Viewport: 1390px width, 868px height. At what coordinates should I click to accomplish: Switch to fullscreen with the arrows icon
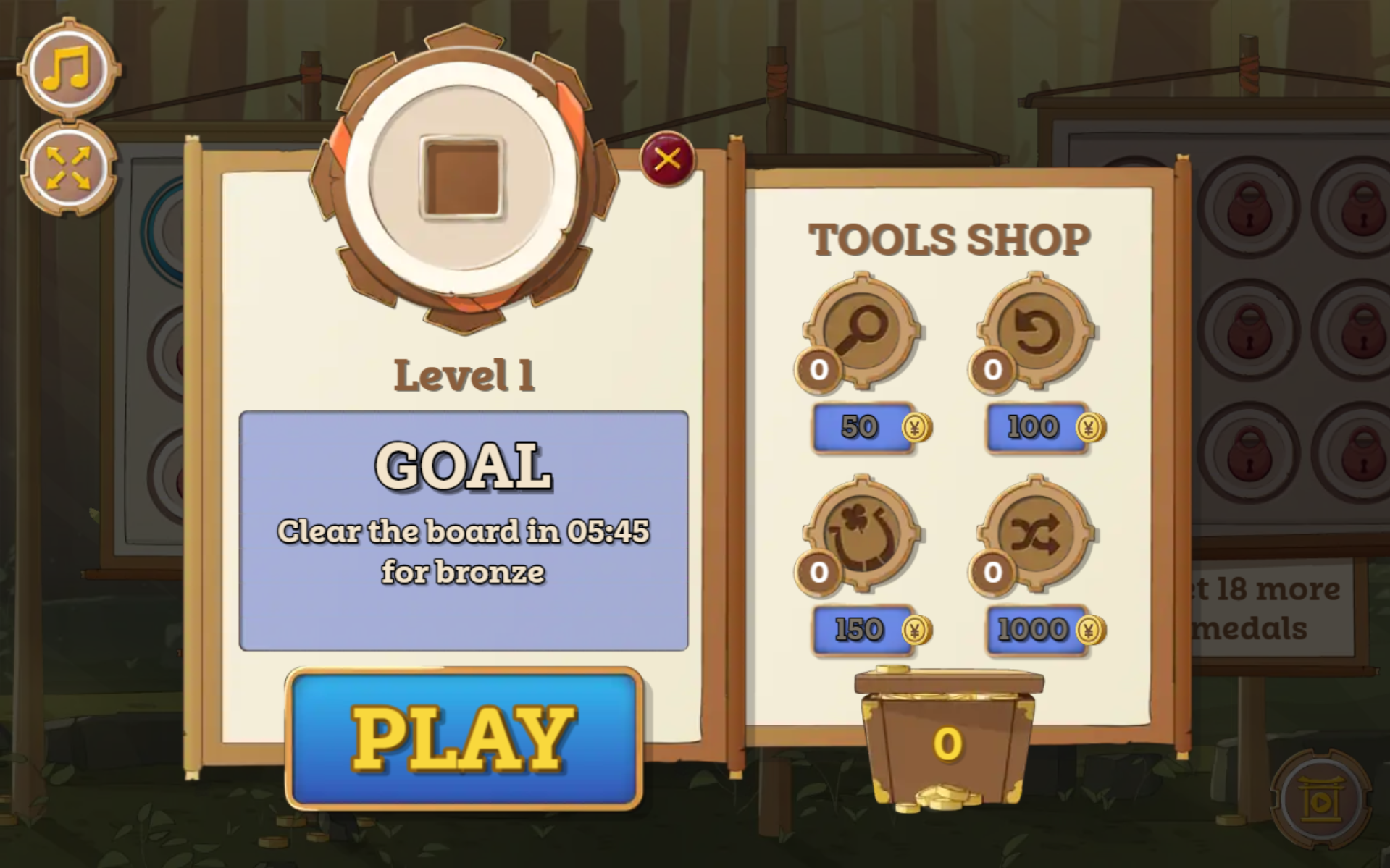pyautogui.click(x=68, y=169)
